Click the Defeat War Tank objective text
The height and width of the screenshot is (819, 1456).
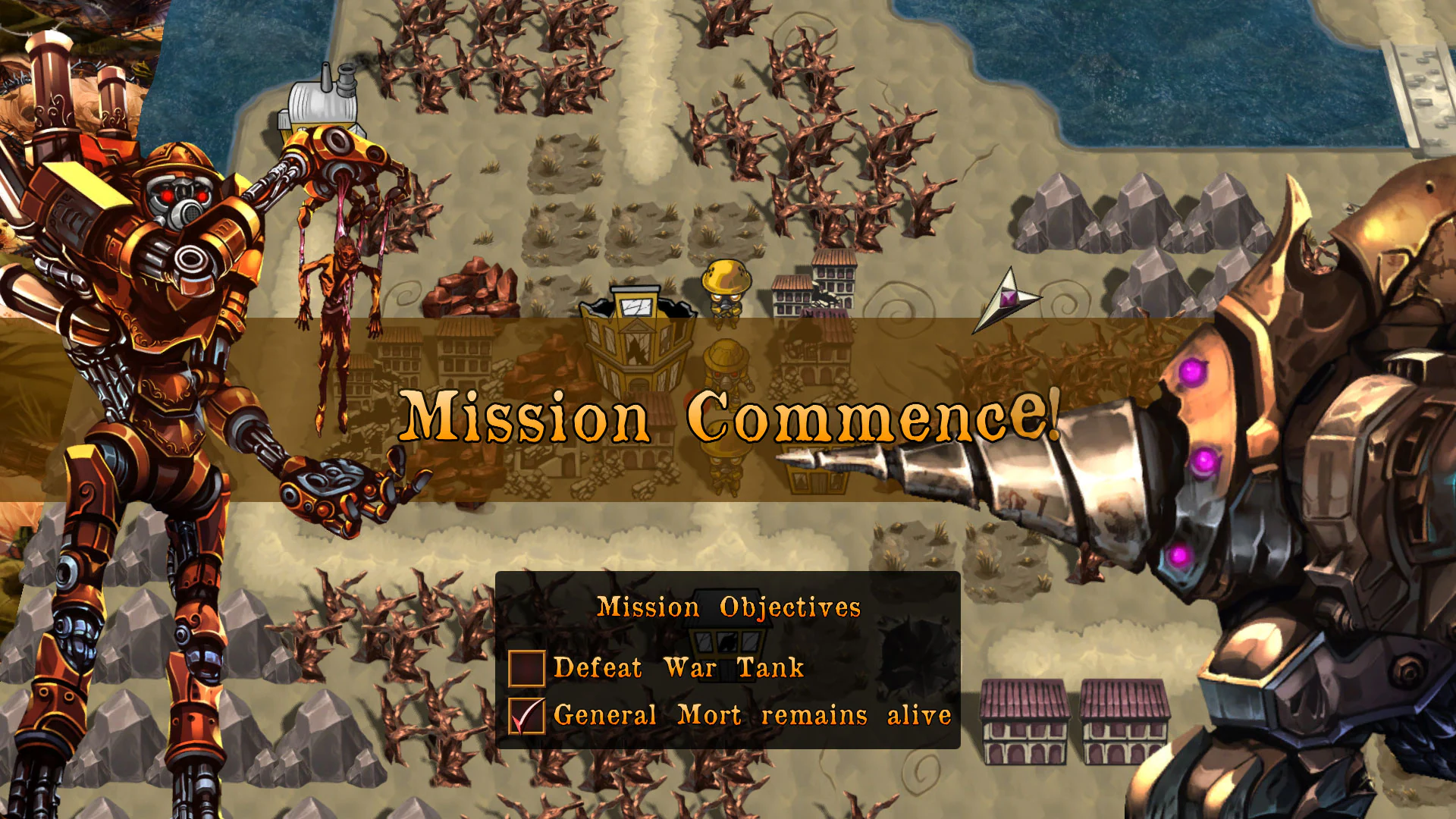tap(679, 667)
